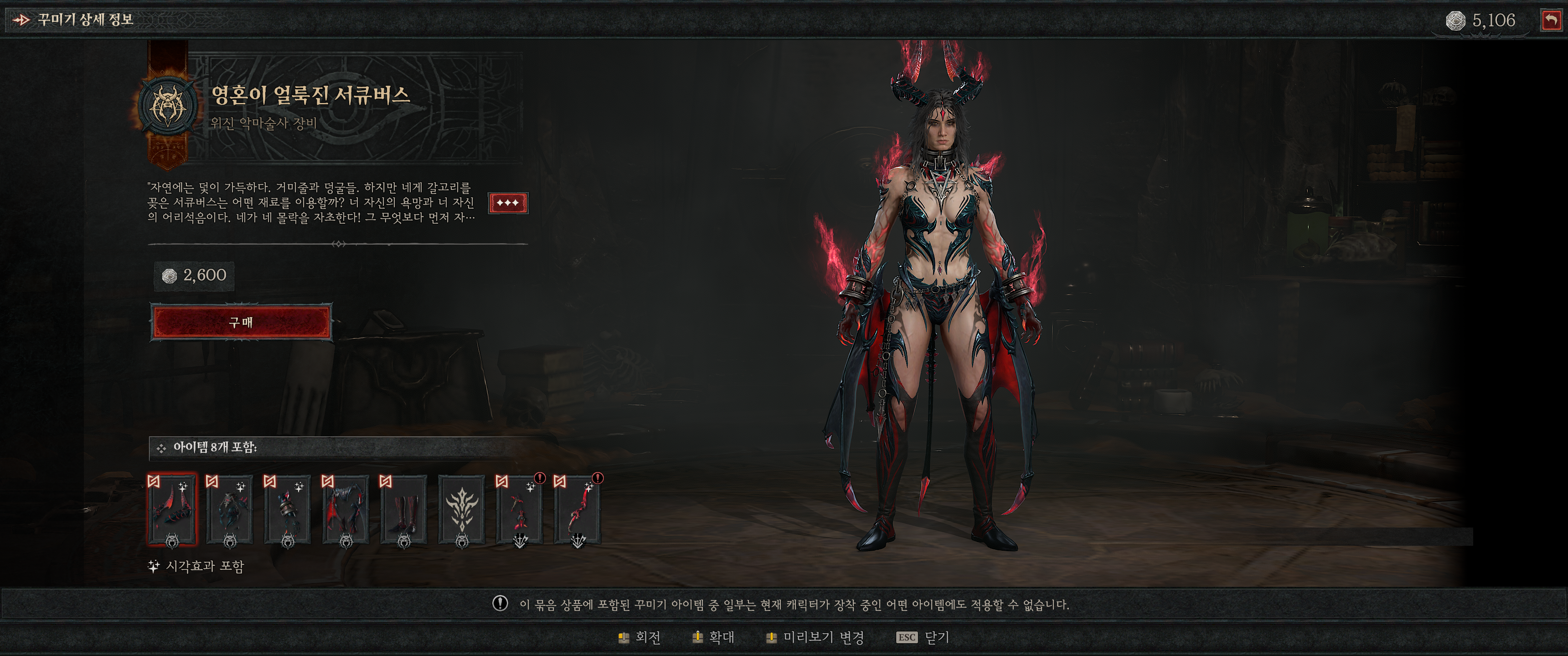Select the dark red boots cosmetic

(x=403, y=509)
